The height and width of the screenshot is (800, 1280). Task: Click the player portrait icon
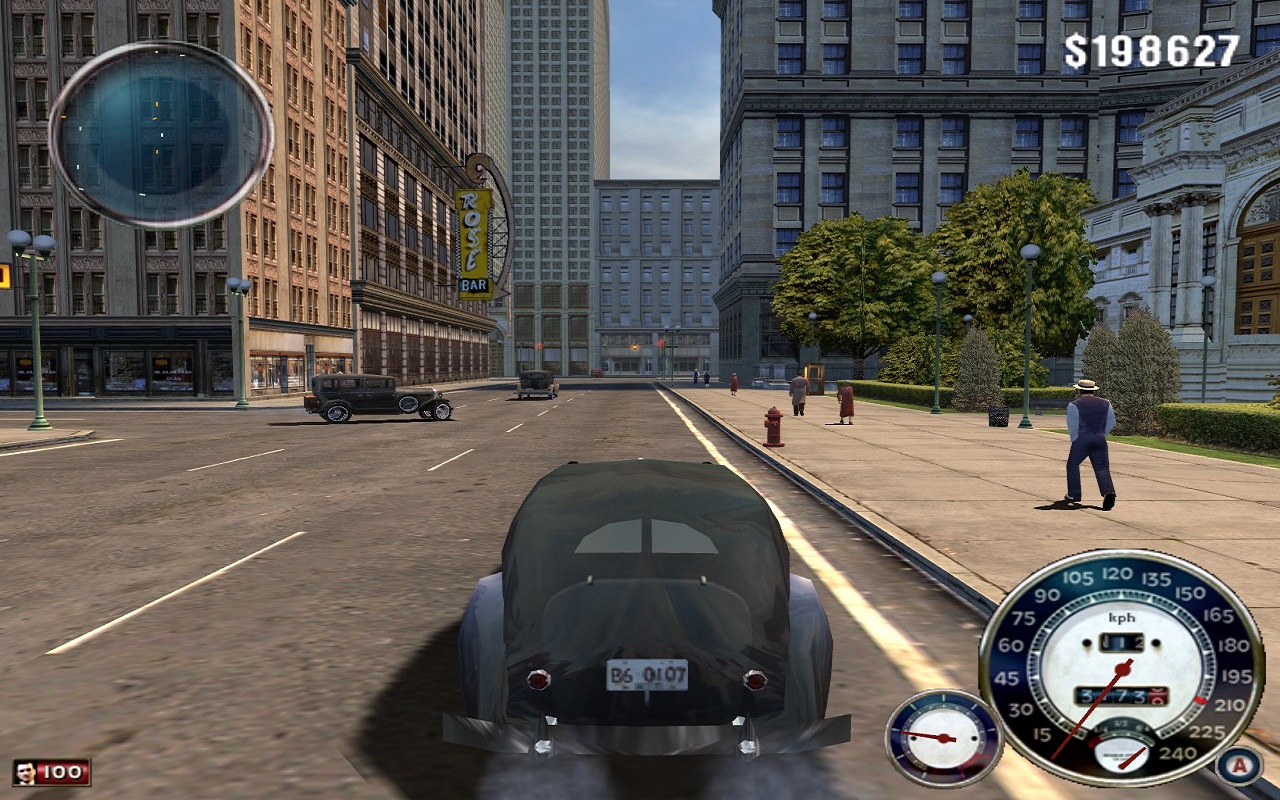click(x=26, y=772)
